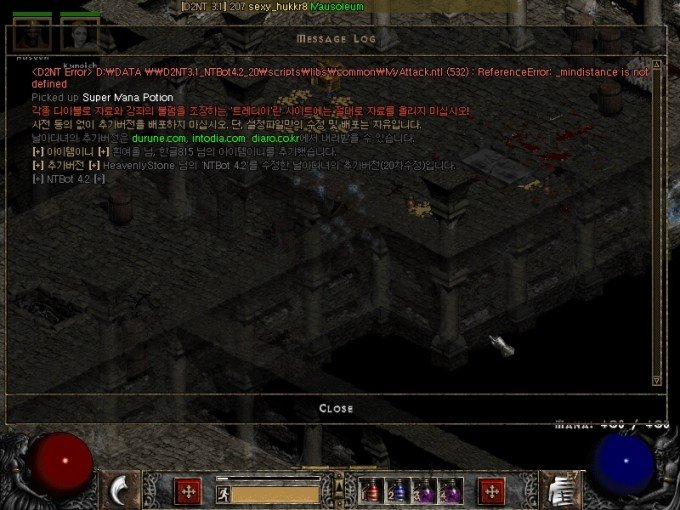
Task: Open new skill points via right red plus button
Action: pos(491,490)
